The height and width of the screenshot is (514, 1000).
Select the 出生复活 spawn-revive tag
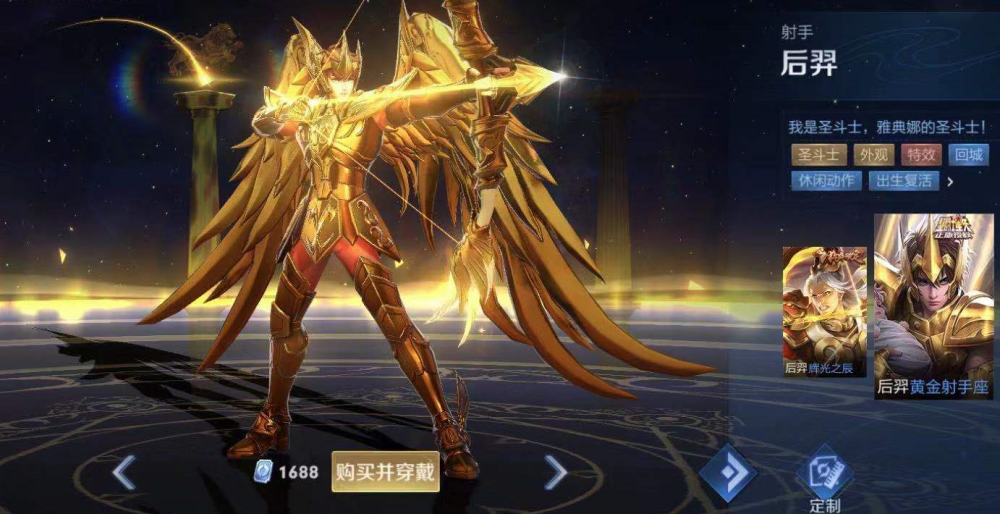click(x=904, y=181)
